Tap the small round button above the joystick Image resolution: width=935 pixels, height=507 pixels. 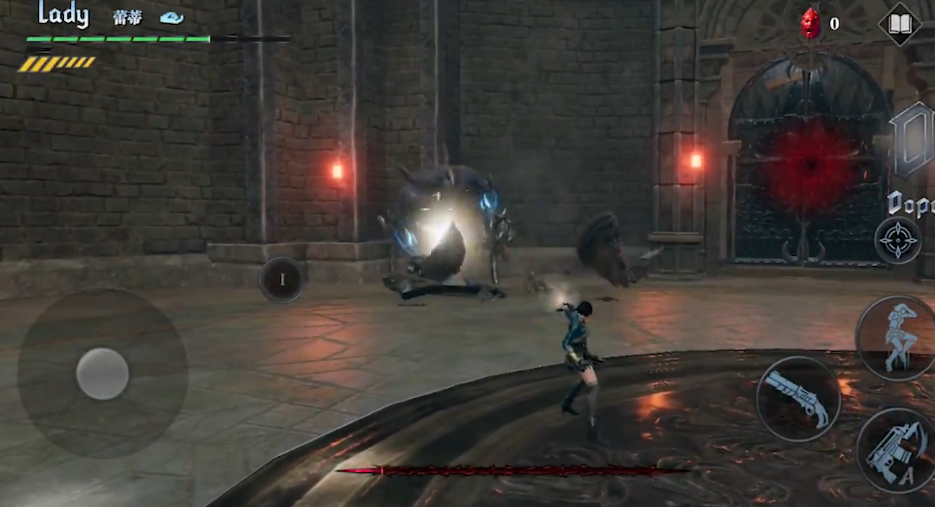tap(281, 279)
